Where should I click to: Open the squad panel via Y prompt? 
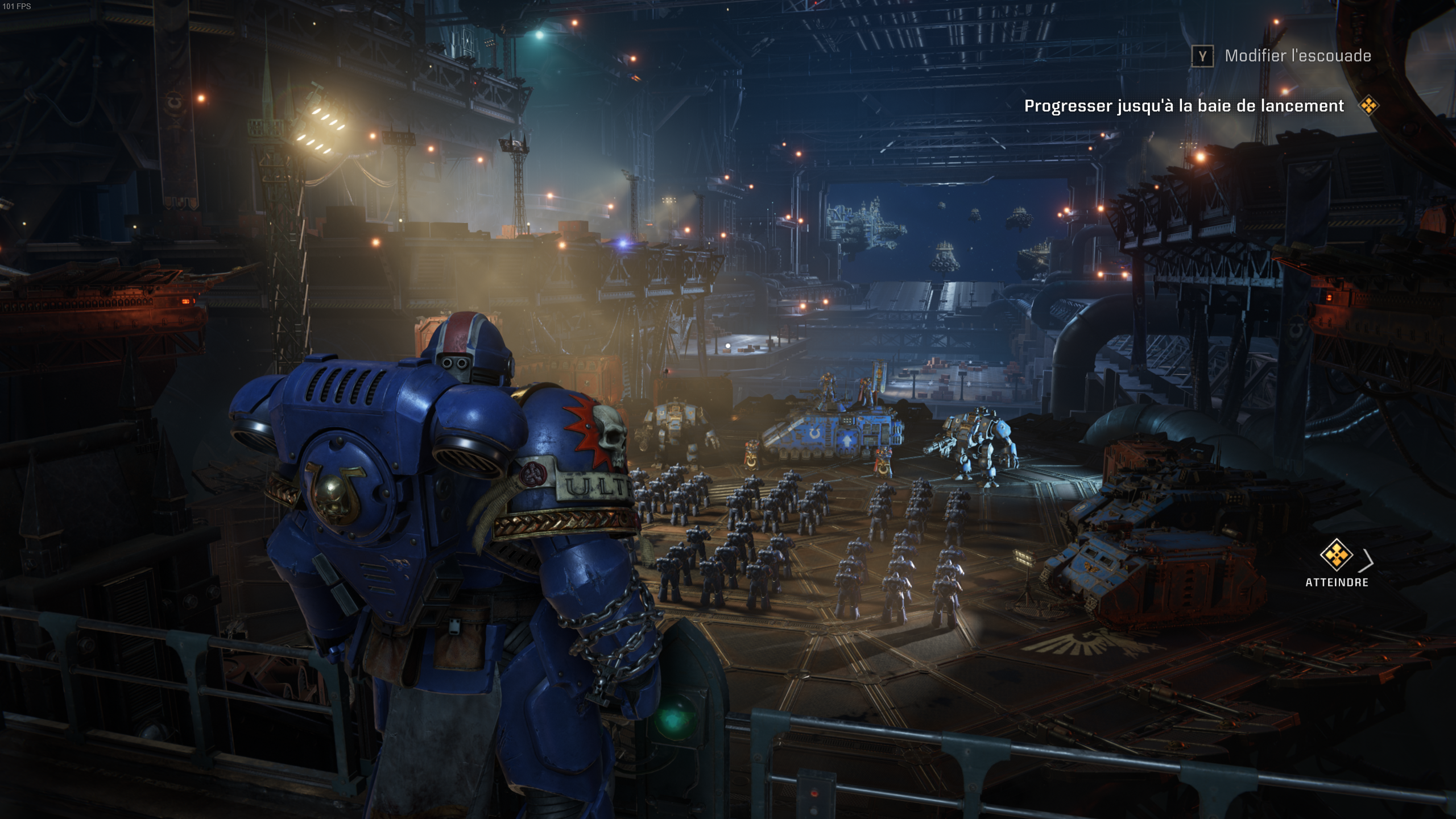pyautogui.click(x=1202, y=57)
